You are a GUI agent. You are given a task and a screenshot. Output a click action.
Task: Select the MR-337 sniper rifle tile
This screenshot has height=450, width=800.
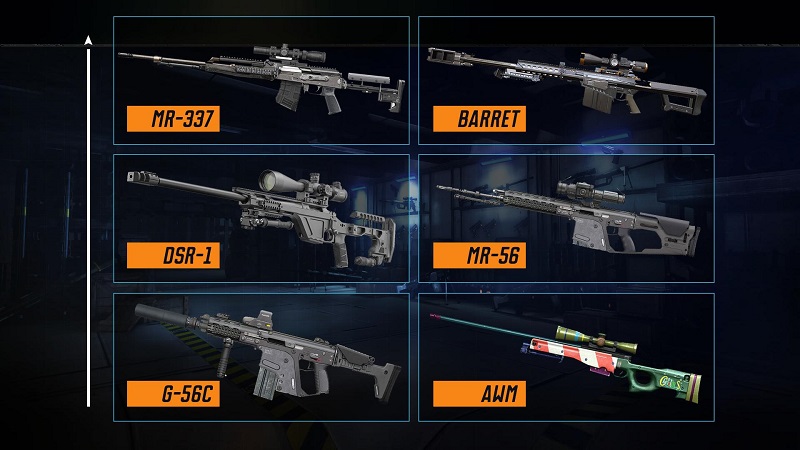pos(261,80)
